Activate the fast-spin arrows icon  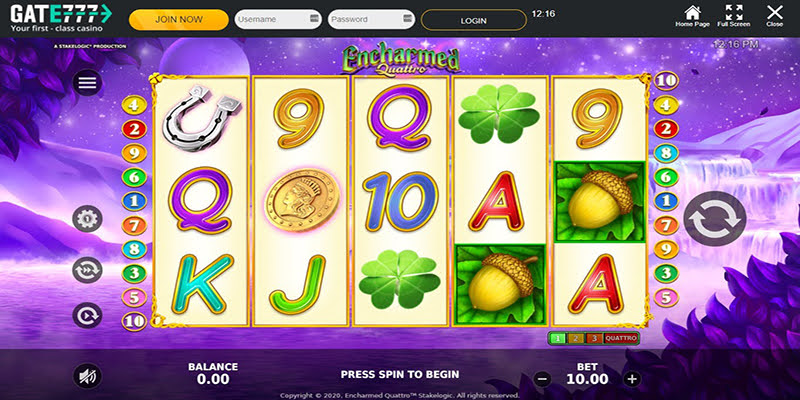click(x=87, y=268)
